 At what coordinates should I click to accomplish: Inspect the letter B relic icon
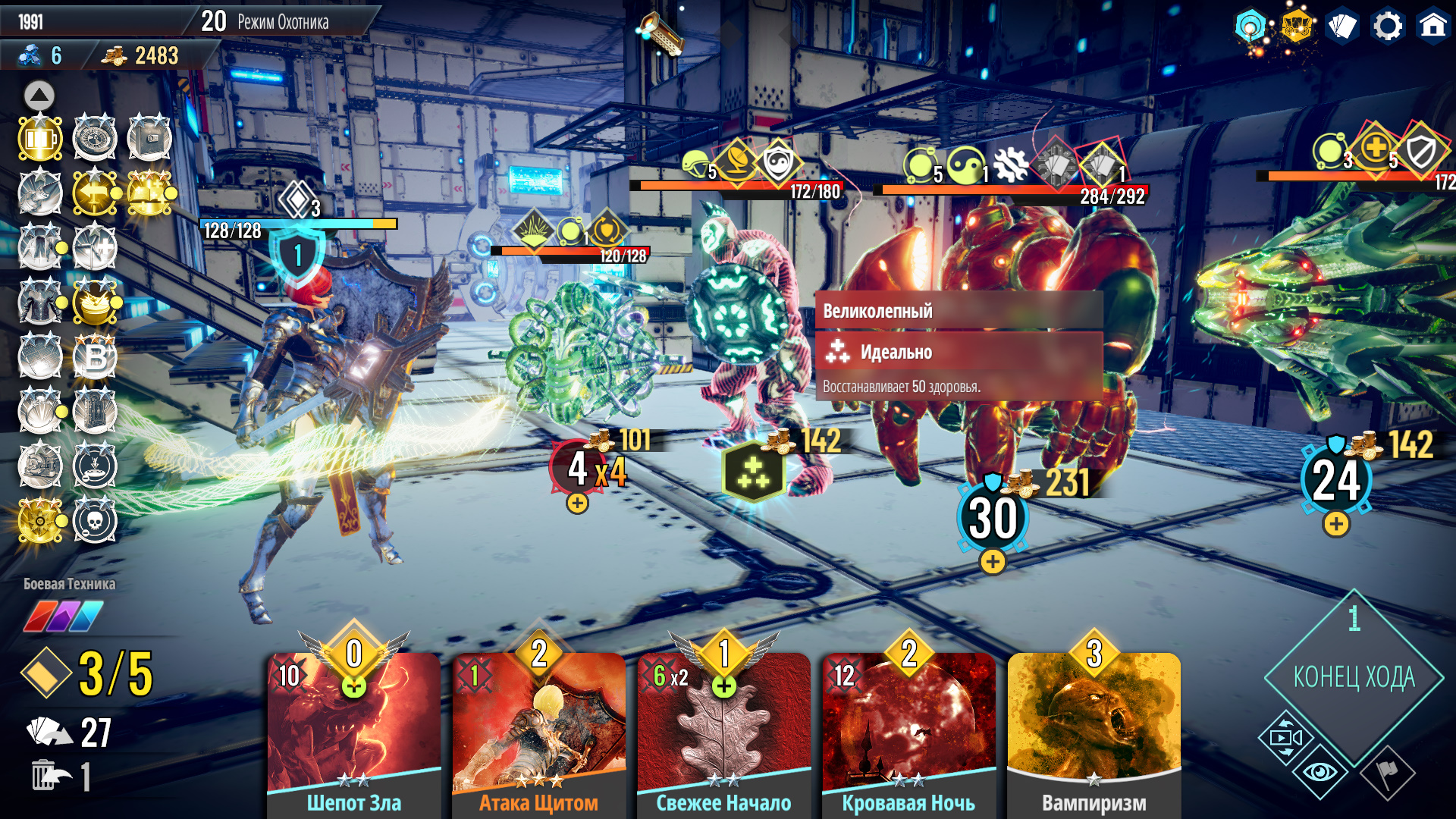tap(96, 356)
